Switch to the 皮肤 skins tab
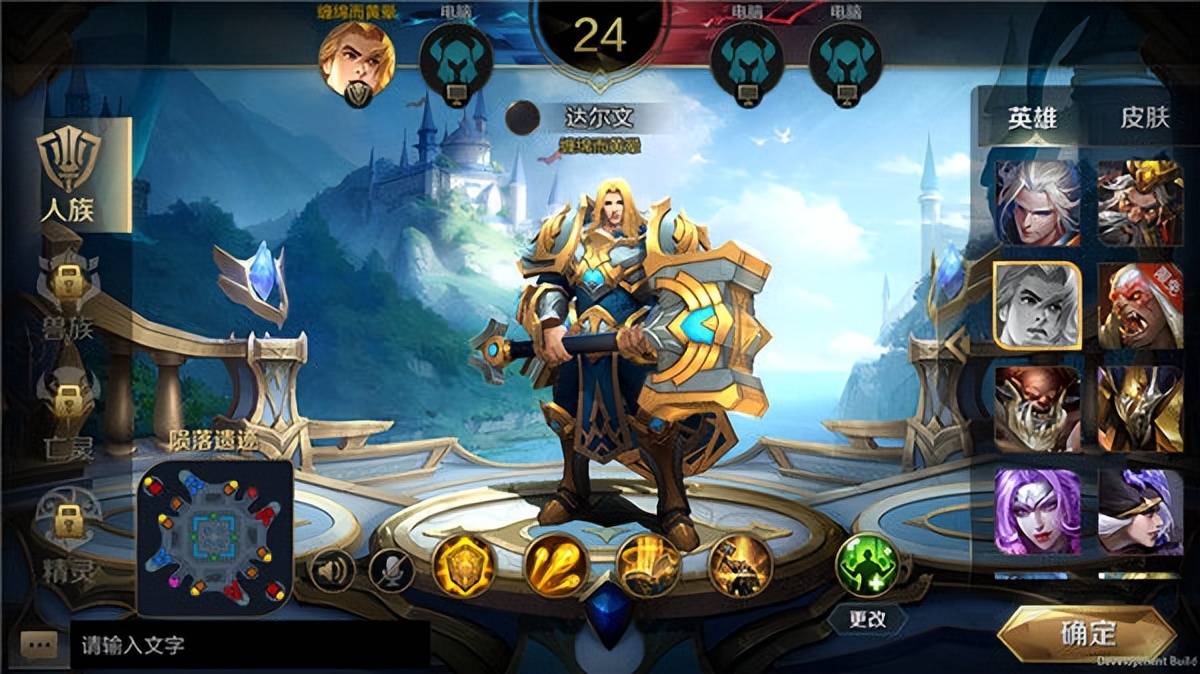The width and height of the screenshot is (1200, 674). click(x=1144, y=118)
